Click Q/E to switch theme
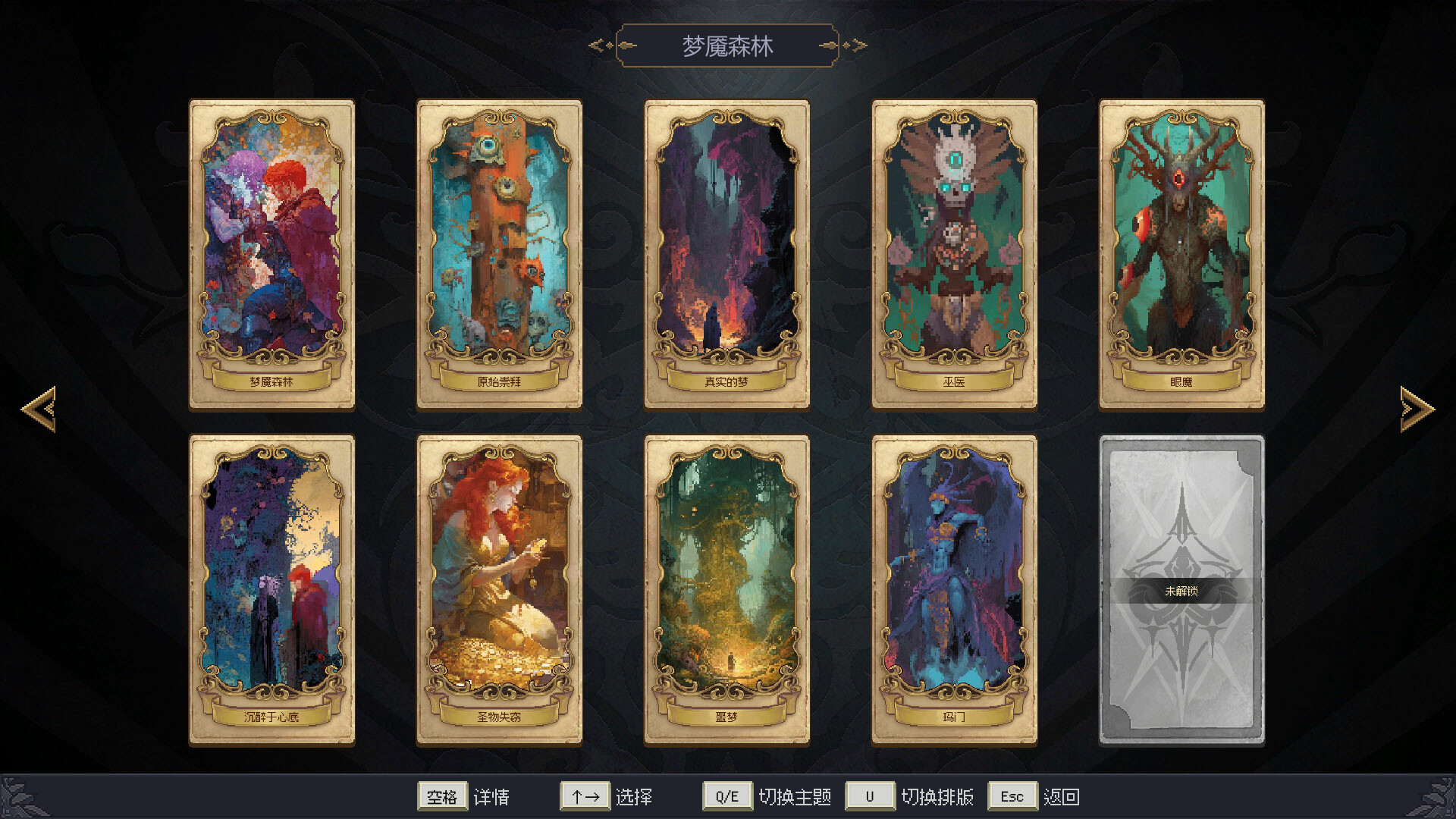The height and width of the screenshot is (819, 1456). [727, 796]
